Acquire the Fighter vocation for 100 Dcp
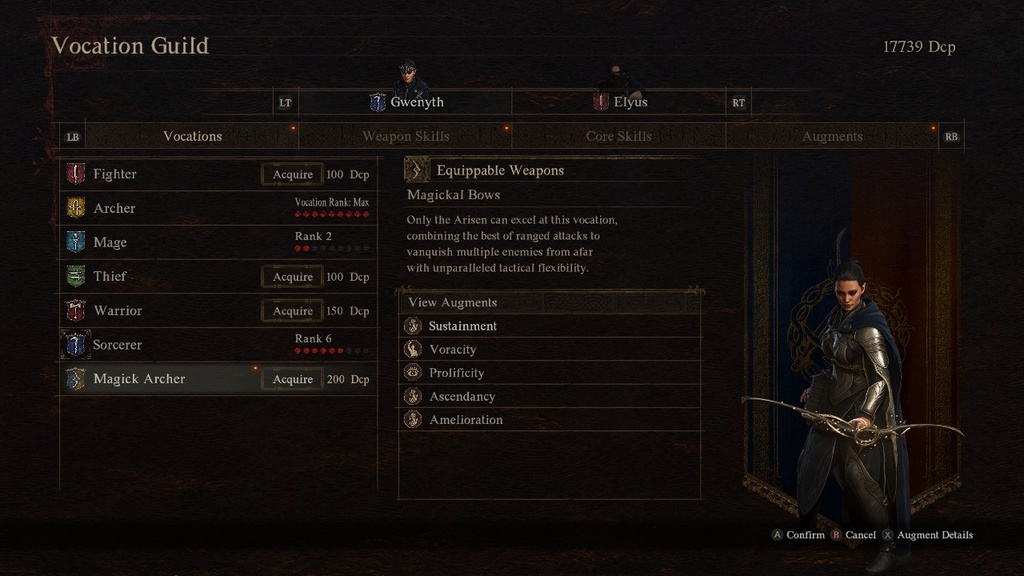The height and width of the screenshot is (576, 1024). click(293, 174)
